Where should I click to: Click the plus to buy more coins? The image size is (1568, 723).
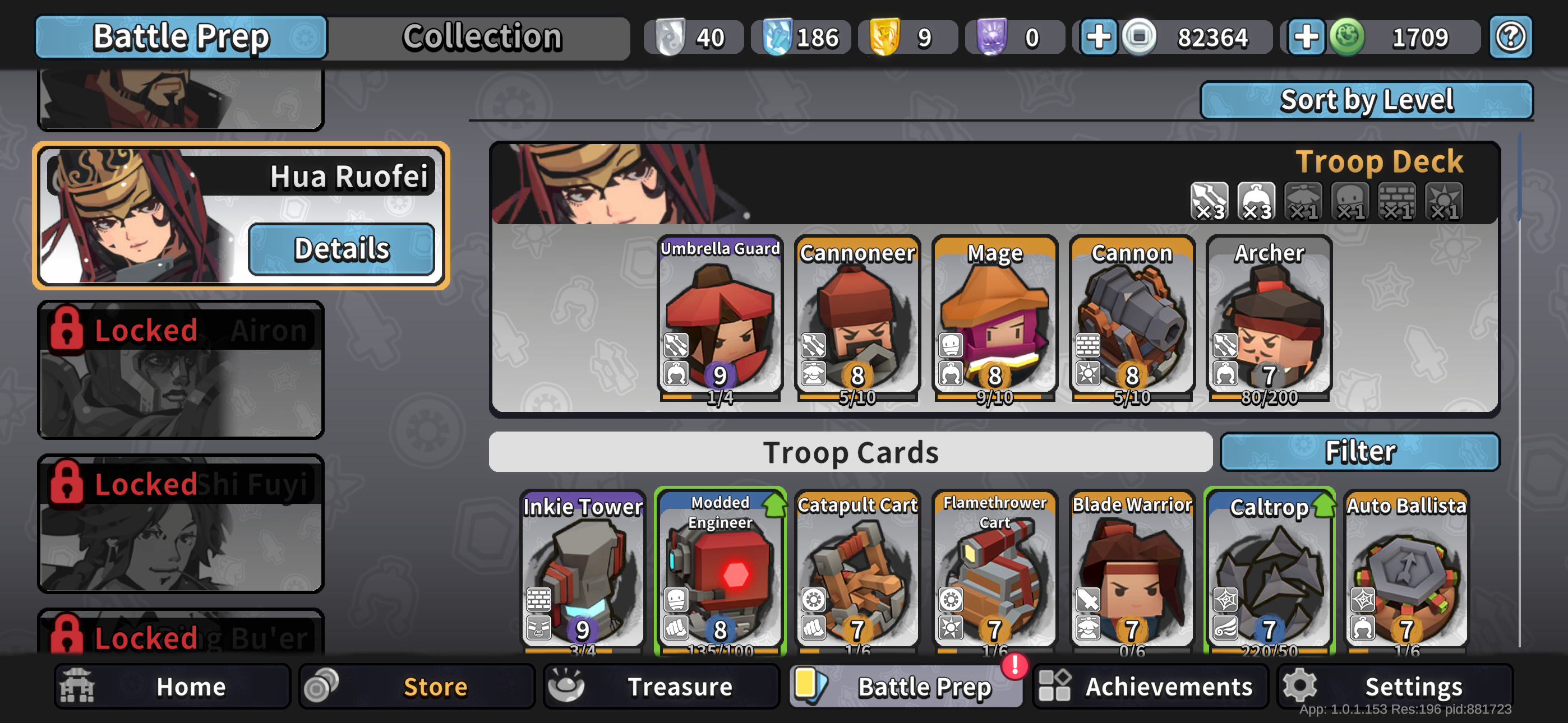1099,37
